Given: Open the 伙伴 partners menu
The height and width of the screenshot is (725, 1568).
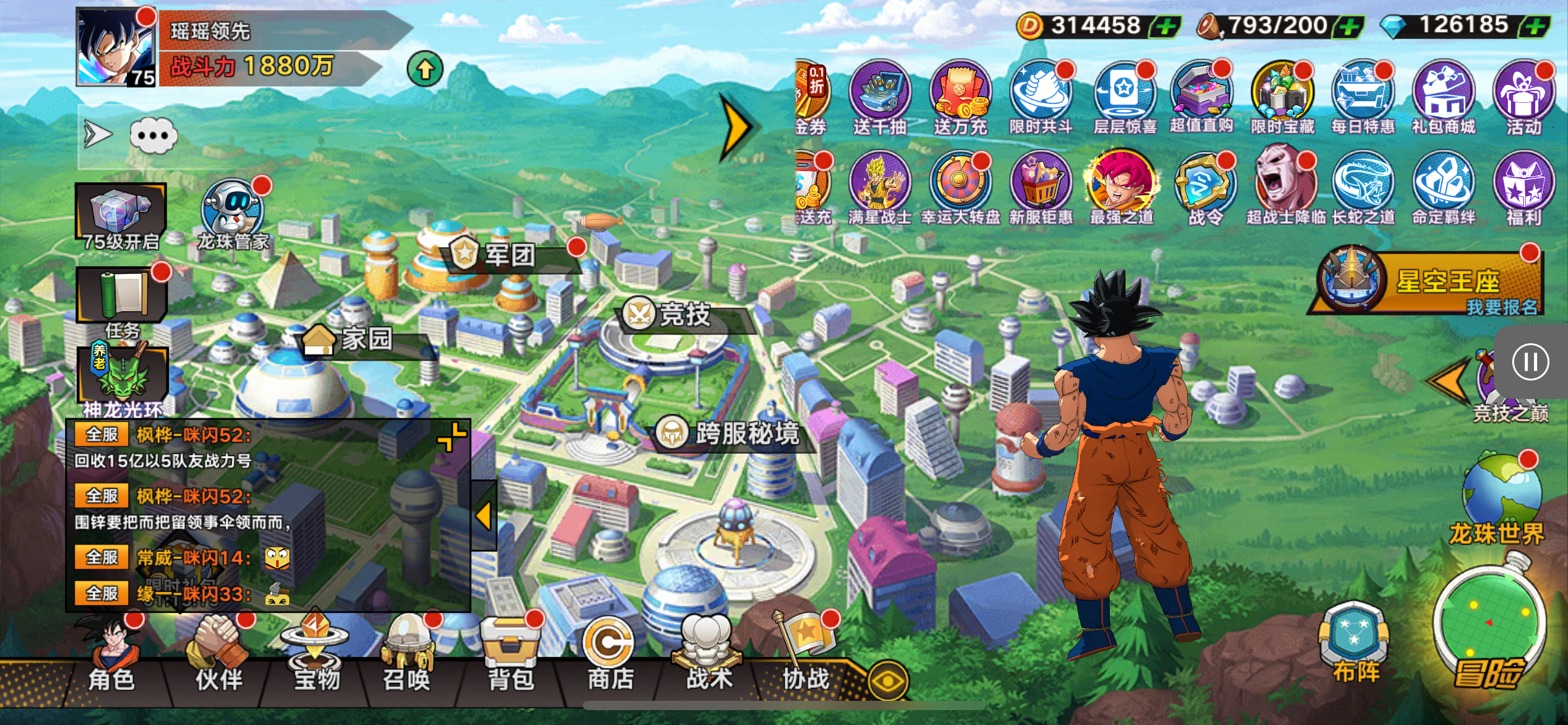Looking at the screenshot, I should click(218, 657).
